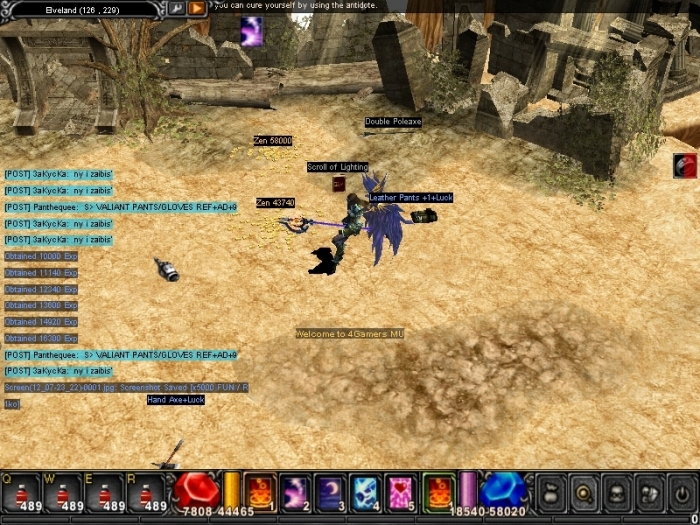Click the orange ring menu button
The height and width of the screenshot is (525, 700).
click(585, 492)
